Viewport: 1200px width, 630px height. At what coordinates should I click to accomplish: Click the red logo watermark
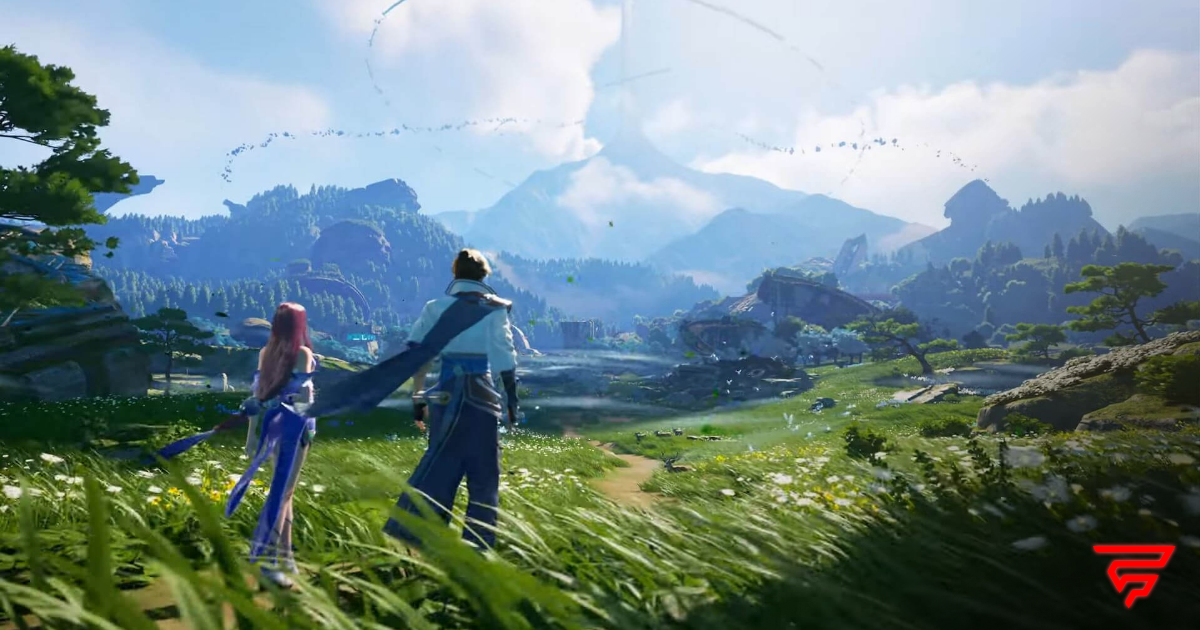(x=1133, y=573)
